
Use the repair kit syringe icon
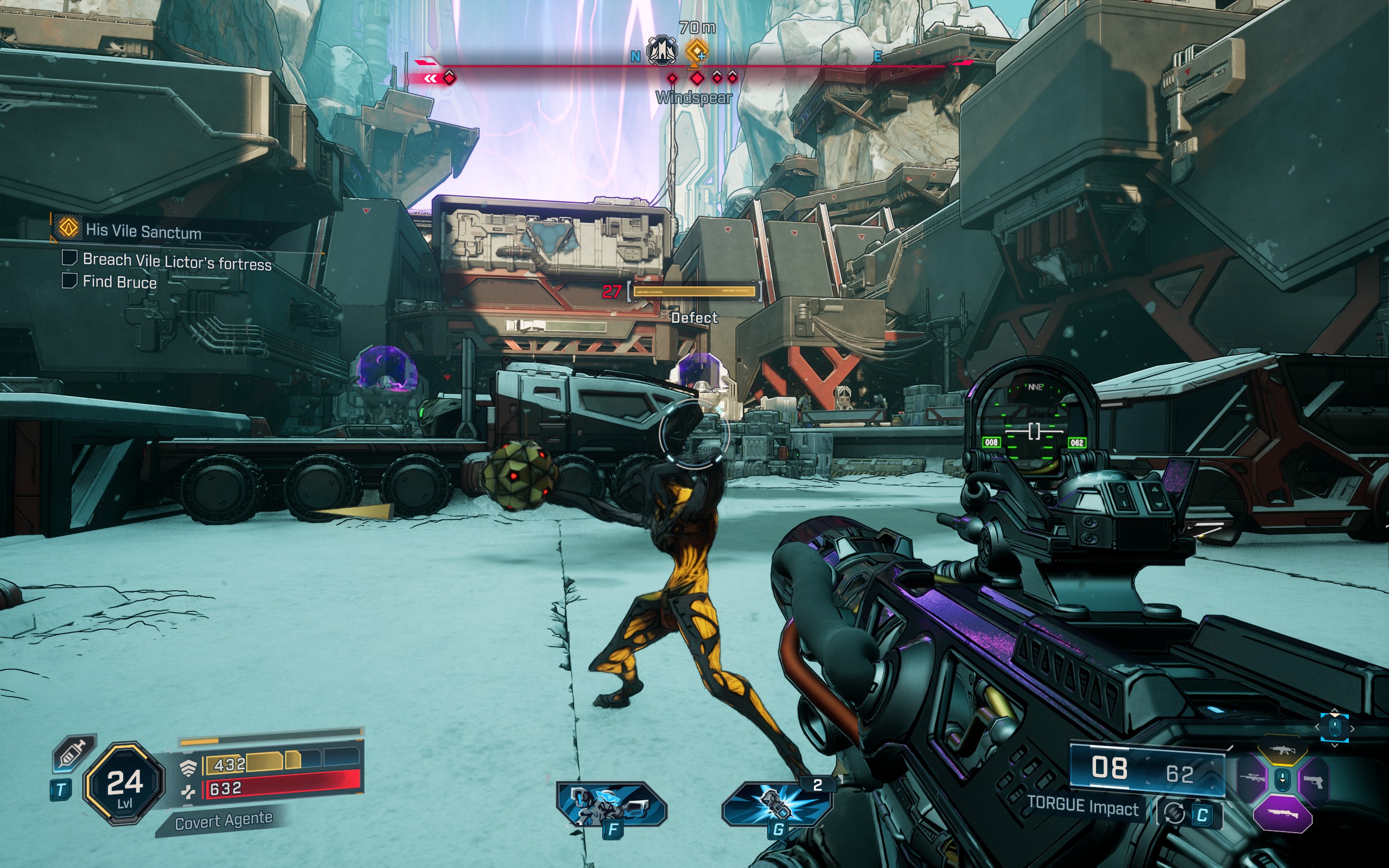[x=73, y=752]
